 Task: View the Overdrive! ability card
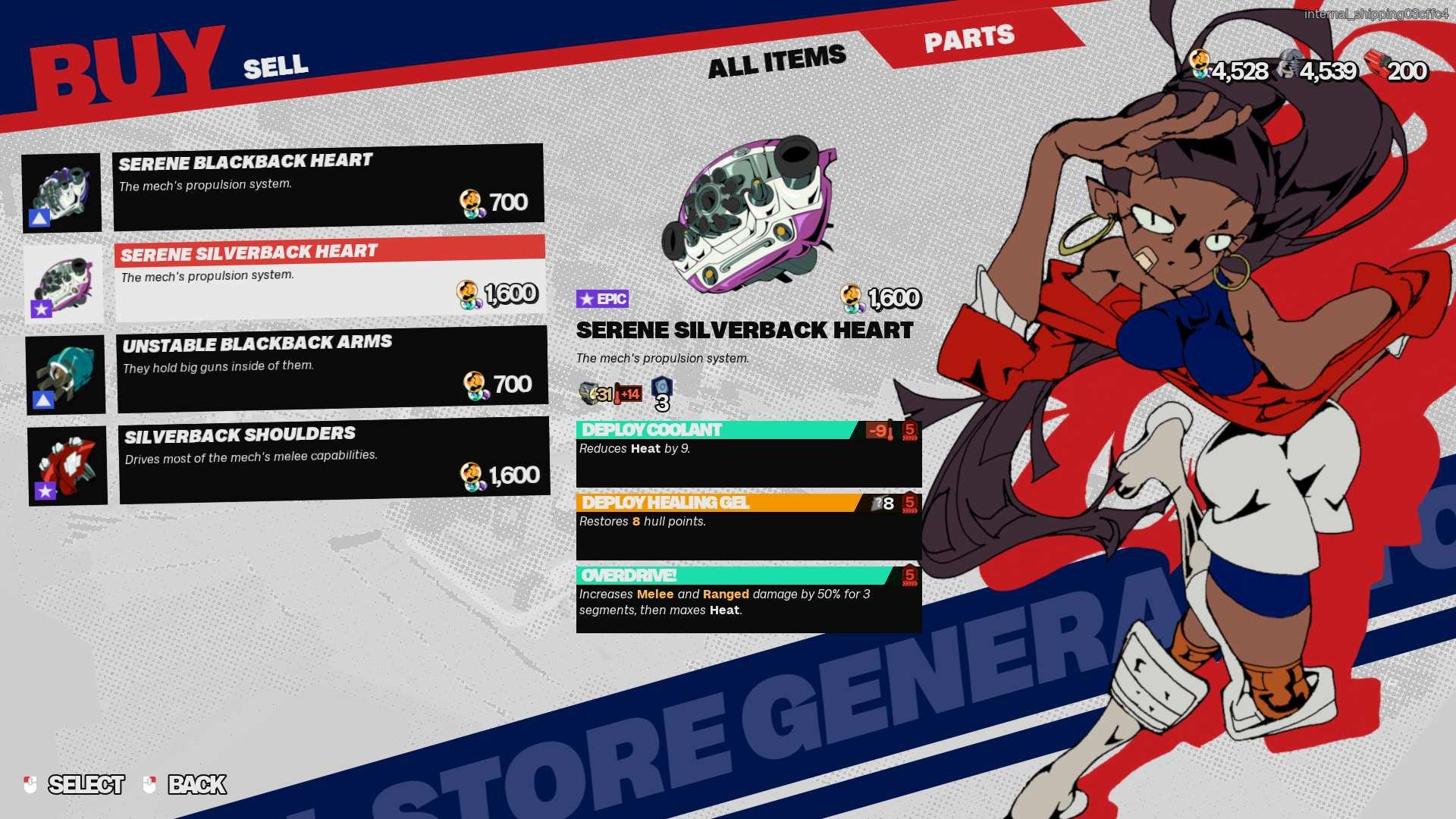click(748, 599)
